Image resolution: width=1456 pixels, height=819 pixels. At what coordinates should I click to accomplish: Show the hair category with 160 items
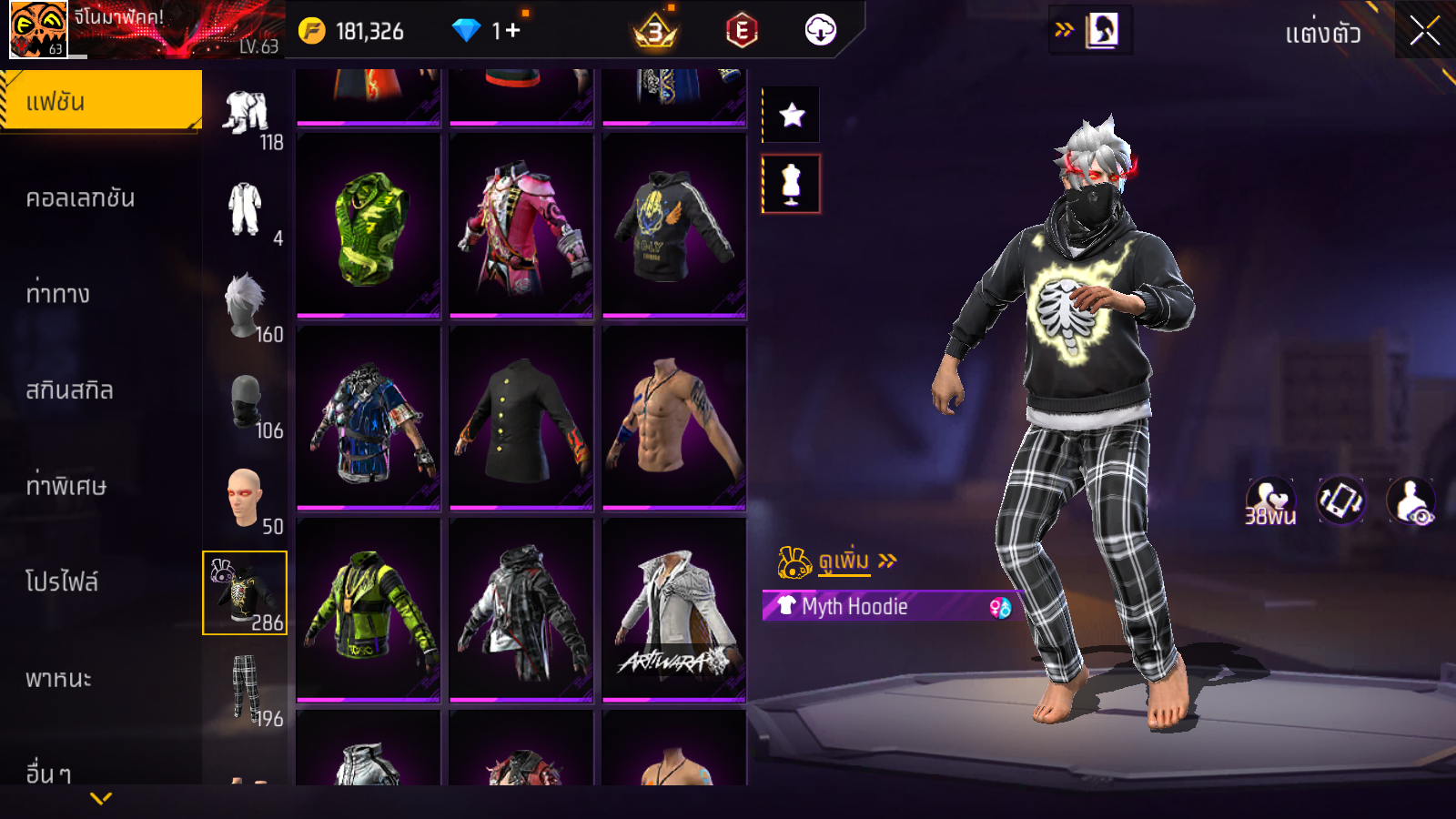pos(246,307)
